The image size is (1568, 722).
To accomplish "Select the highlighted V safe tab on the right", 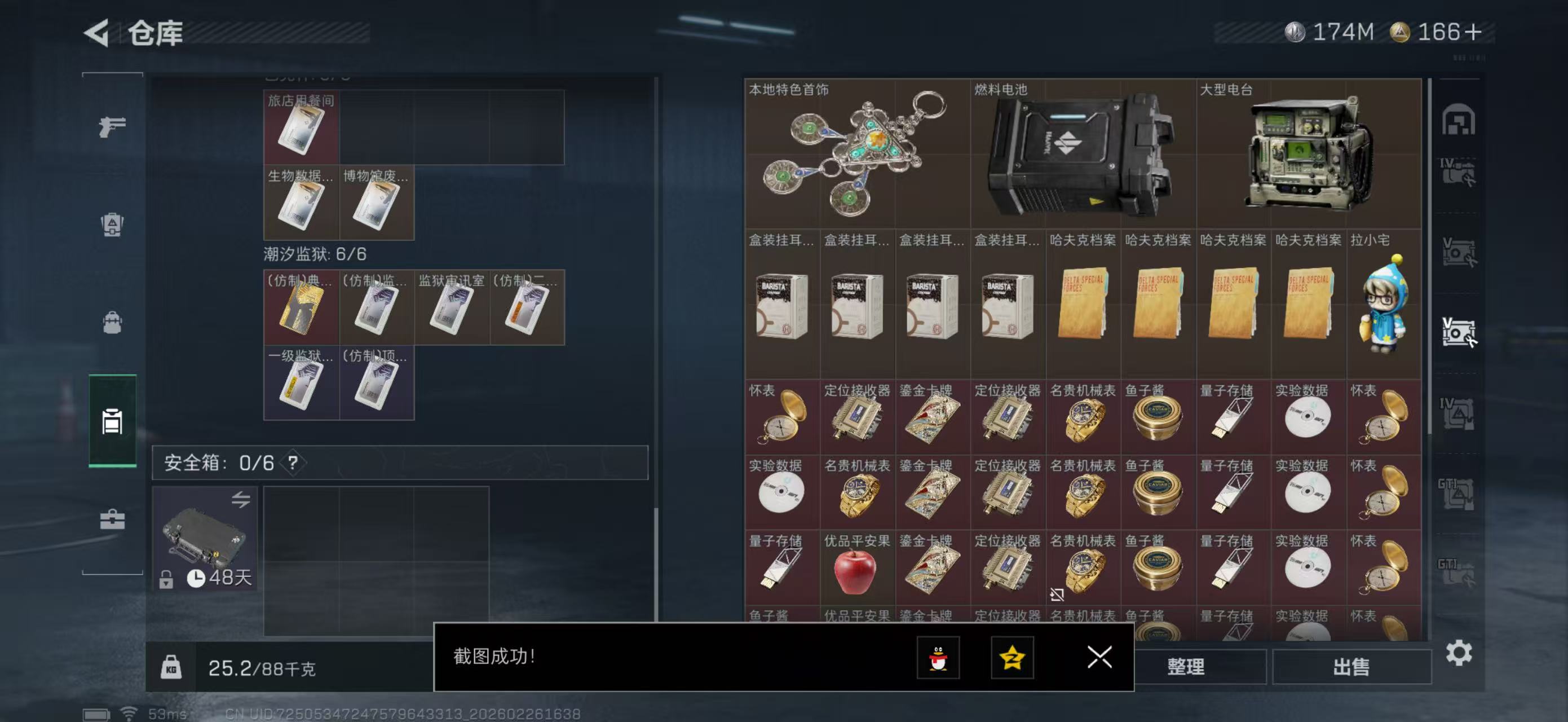I will [1459, 332].
